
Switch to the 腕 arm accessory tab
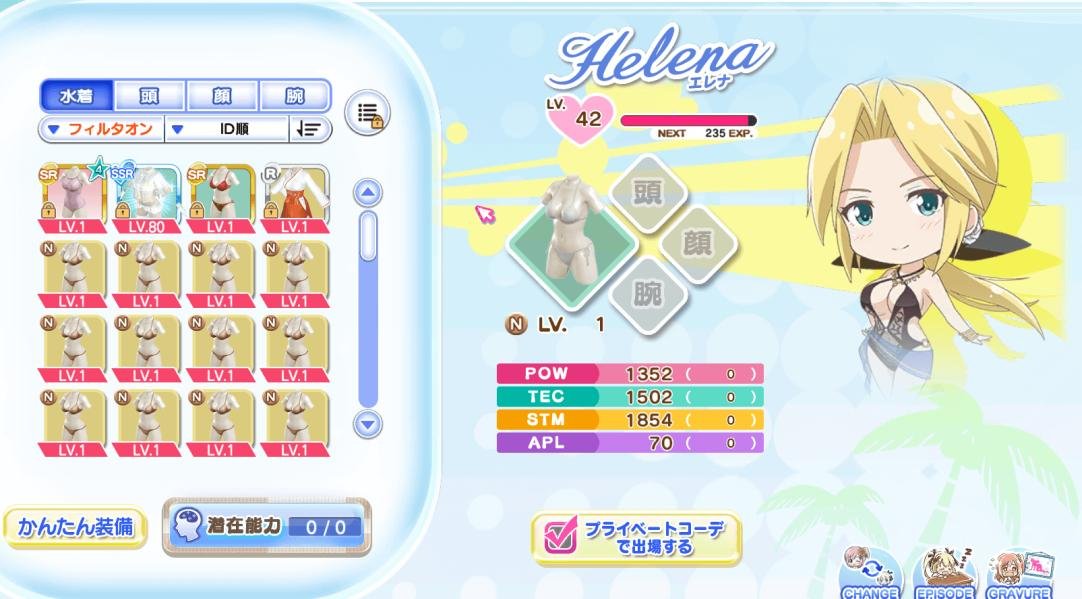pos(295,96)
